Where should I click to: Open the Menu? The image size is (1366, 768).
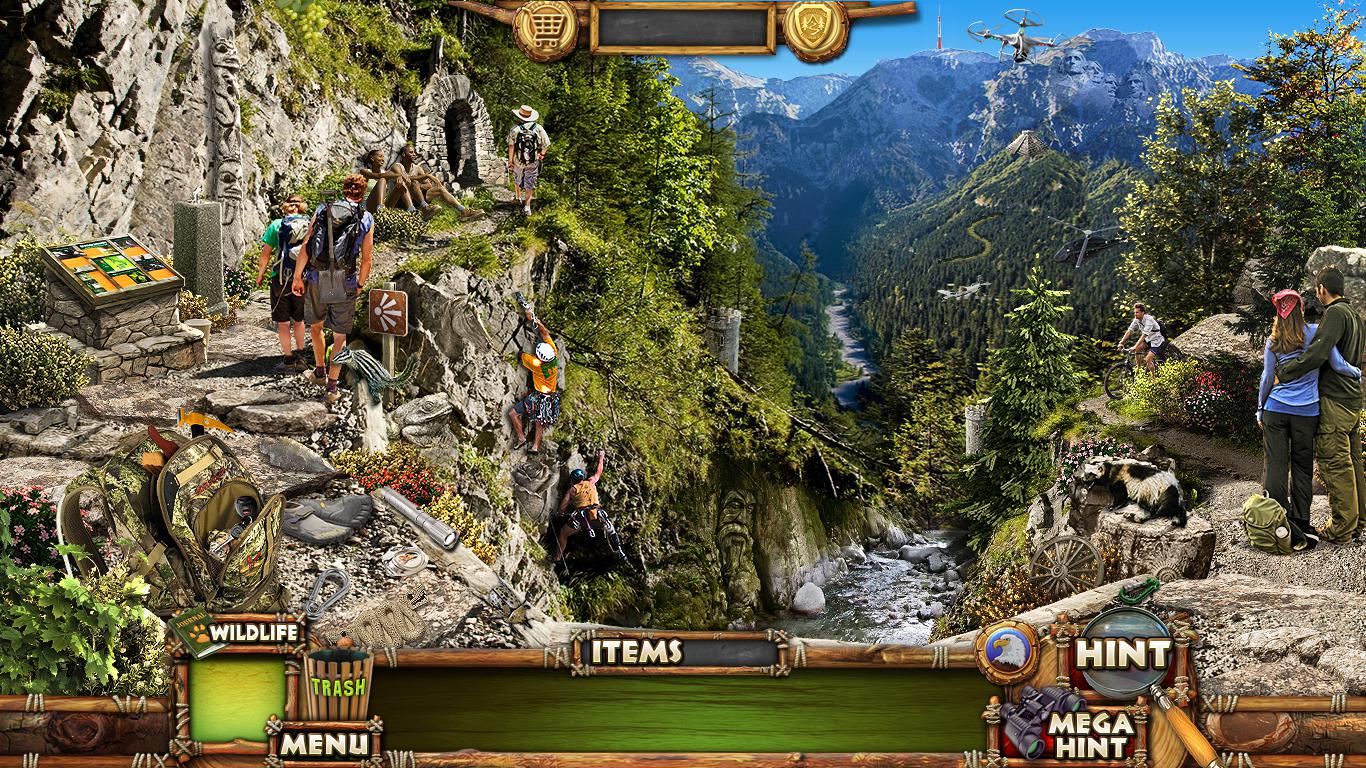(x=323, y=743)
